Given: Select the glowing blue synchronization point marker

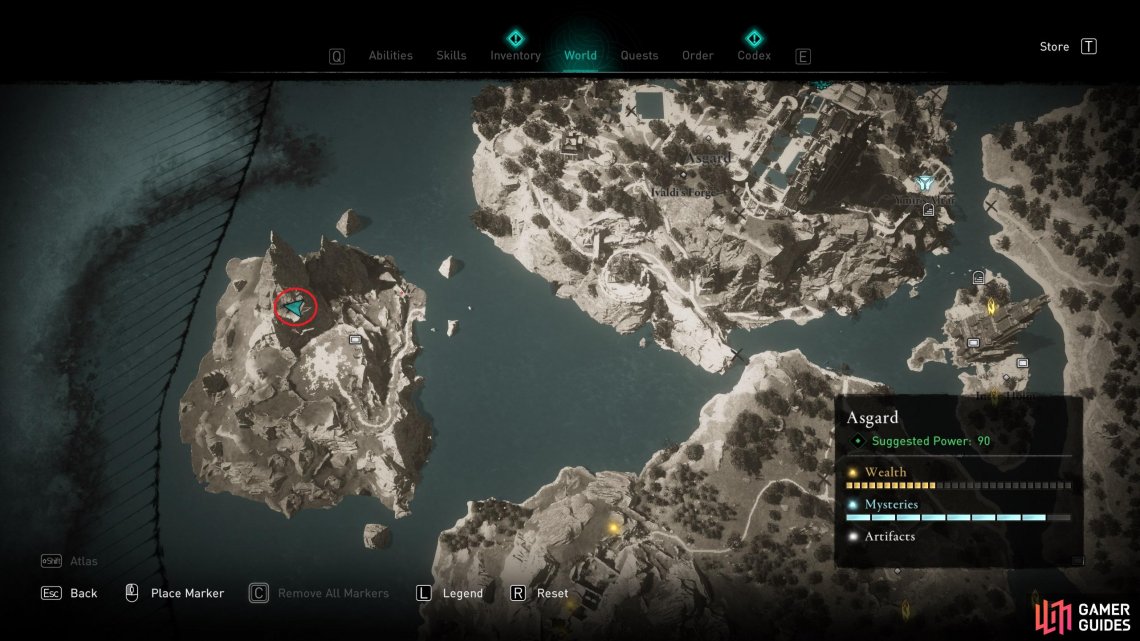Looking at the screenshot, I should pyautogui.click(x=924, y=184).
